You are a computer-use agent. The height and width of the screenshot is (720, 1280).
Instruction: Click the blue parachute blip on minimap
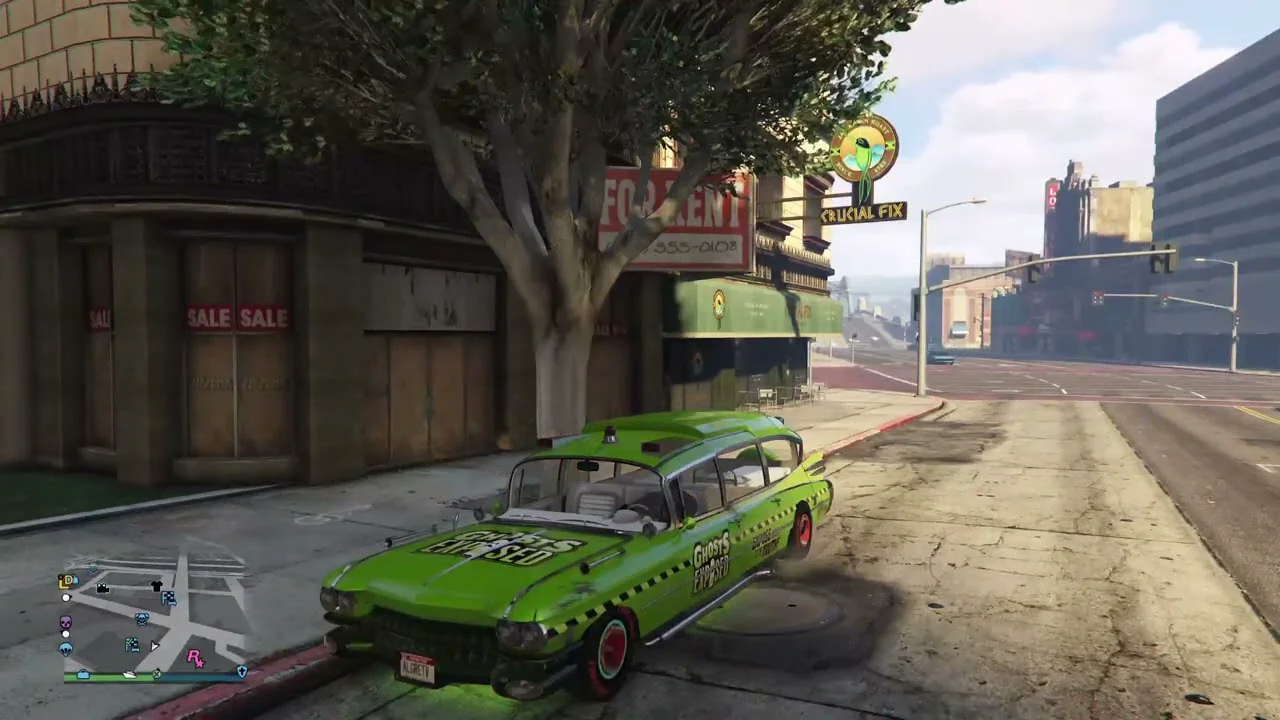tap(66, 648)
